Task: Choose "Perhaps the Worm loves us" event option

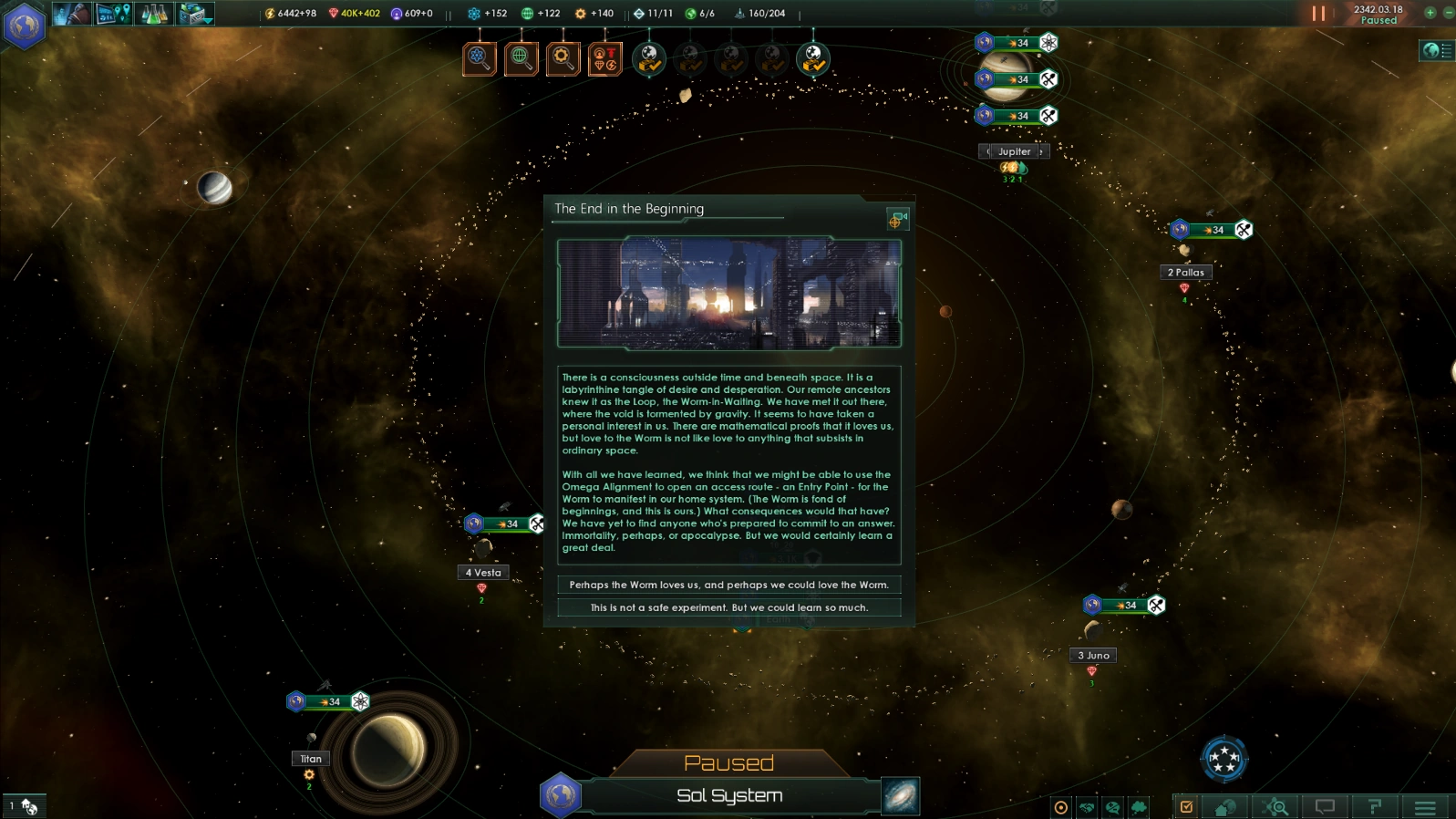Action: [x=728, y=585]
